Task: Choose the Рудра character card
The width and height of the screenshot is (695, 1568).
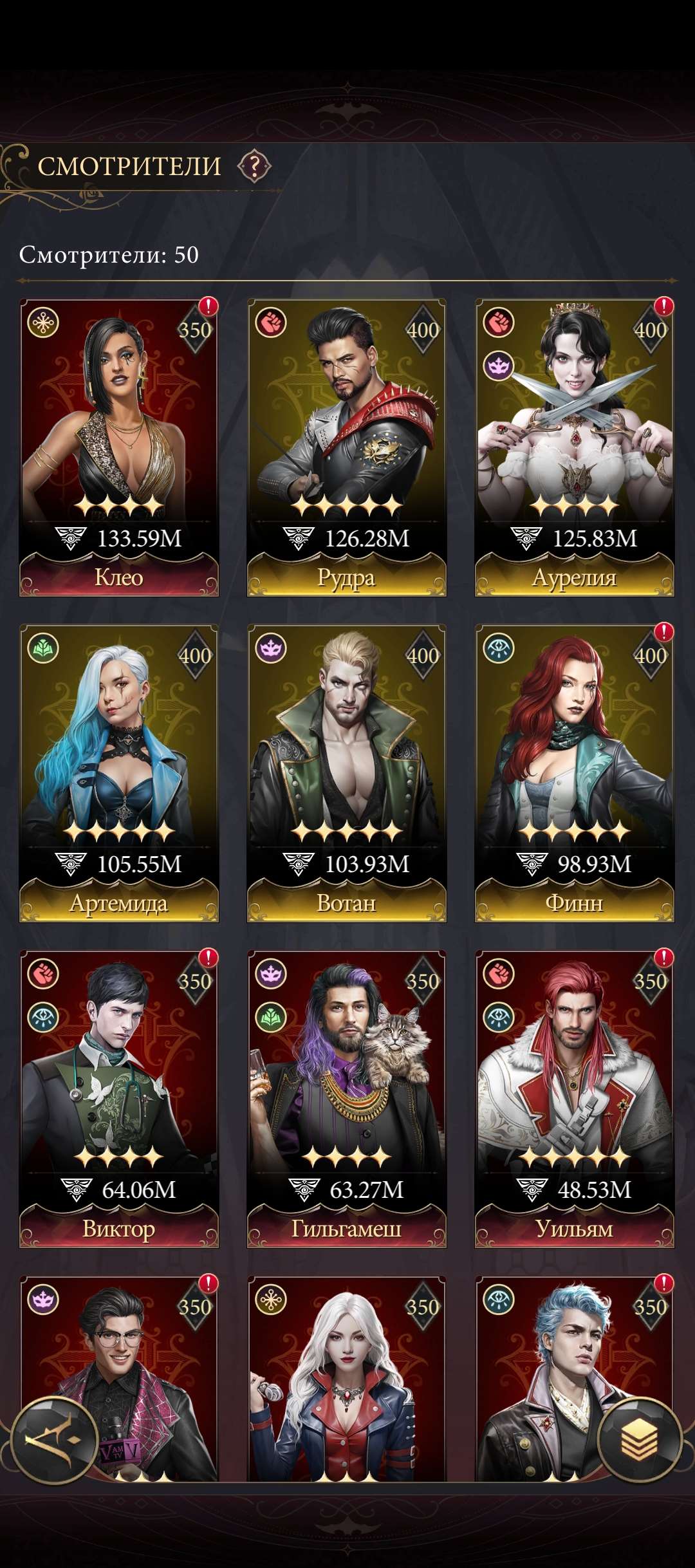Action: coord(346,447)
